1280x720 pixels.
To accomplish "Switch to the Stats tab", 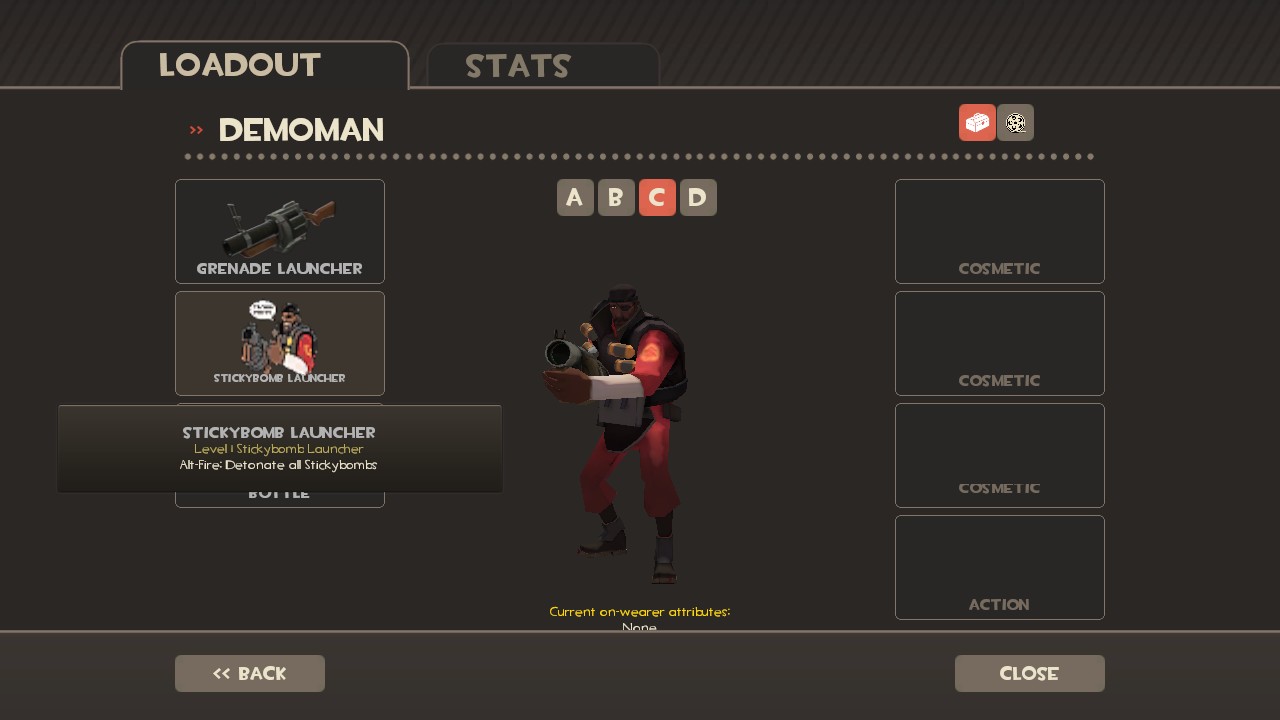I will point(543,66).
